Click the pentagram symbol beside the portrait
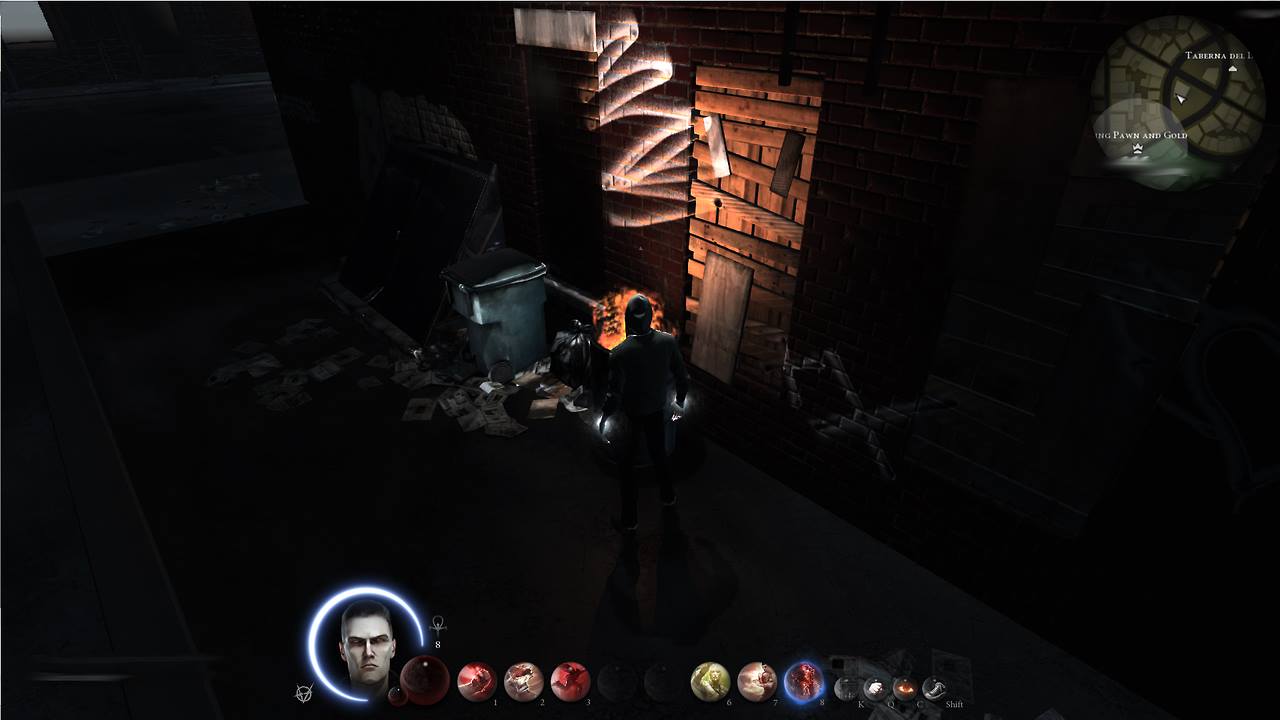Viewport: 1280px width, 720px height. click(x=303, y=692)
